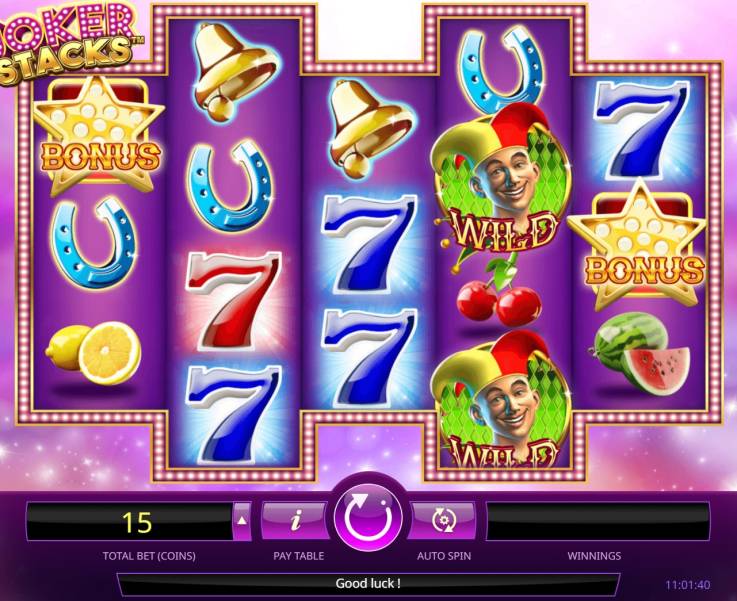Open the pay table info button
The width and height of the screenshot is (737, 601).
(296, 520)
